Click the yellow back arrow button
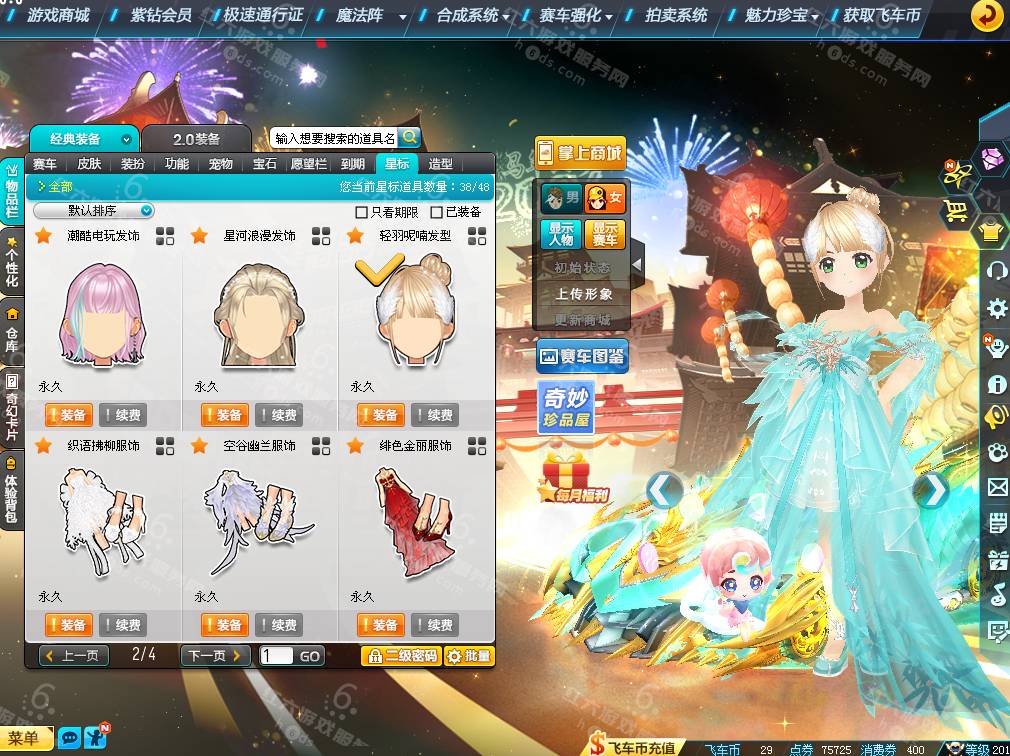Screen dimensions: 1010x756 click(987, 15)
